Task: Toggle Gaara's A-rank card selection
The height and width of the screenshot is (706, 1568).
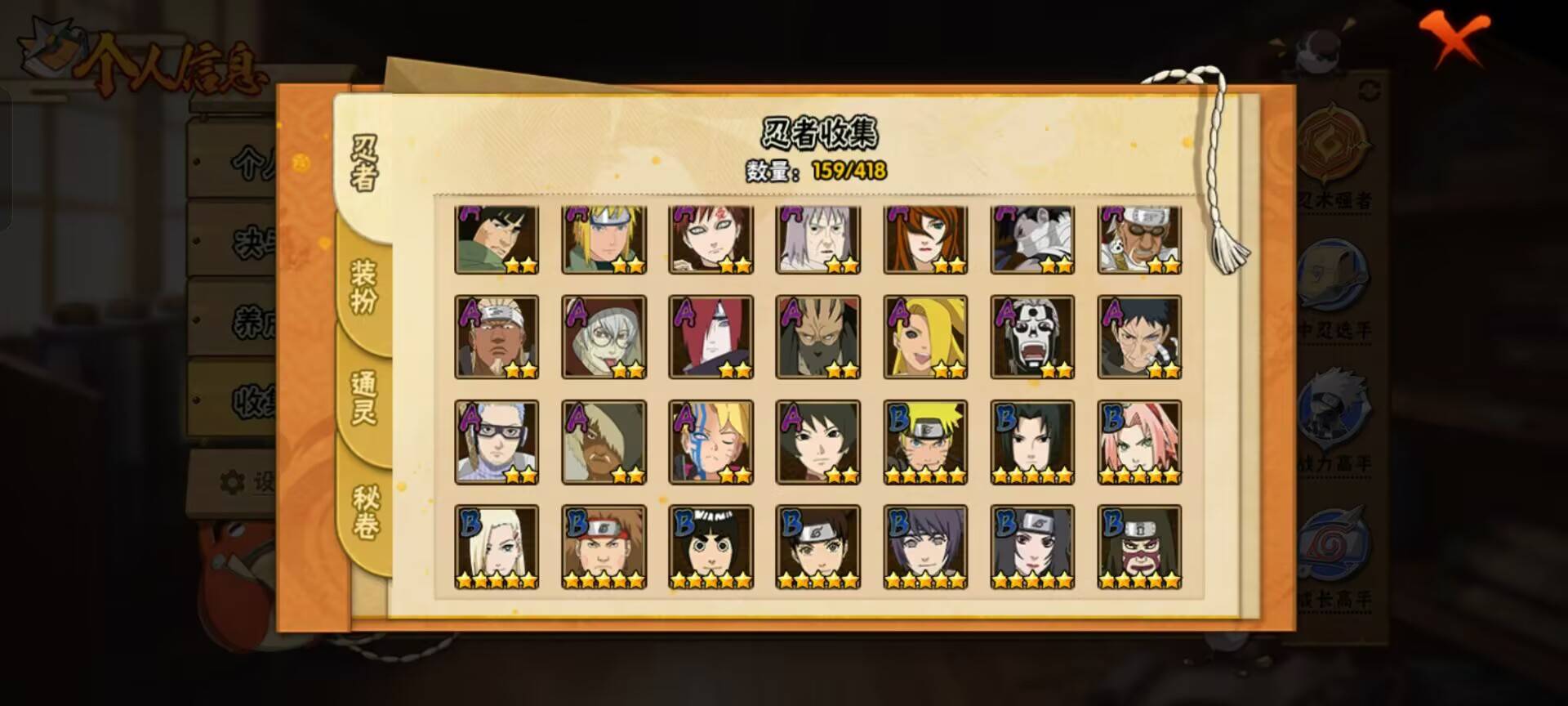Action: pos(712,237)
